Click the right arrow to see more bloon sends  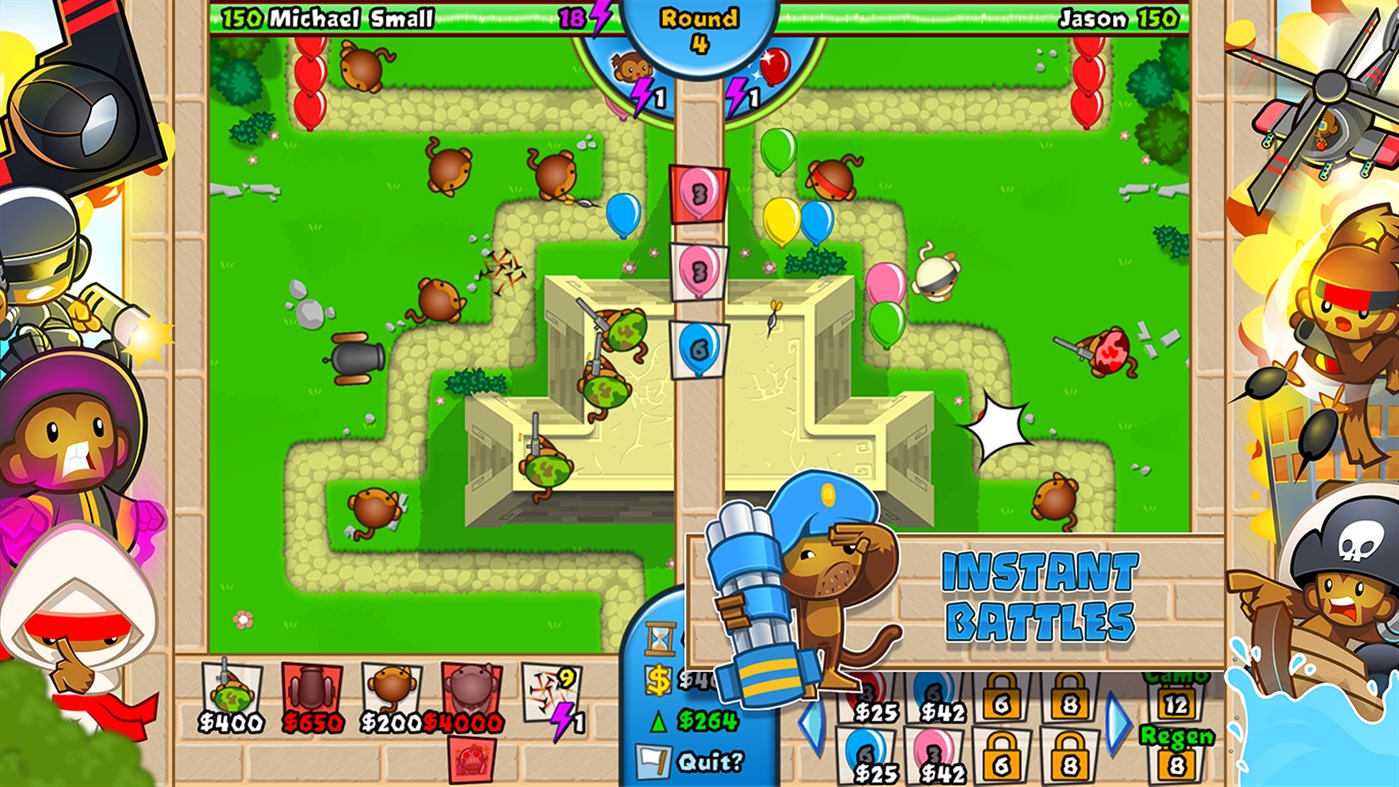click(x=1119, y=722)
